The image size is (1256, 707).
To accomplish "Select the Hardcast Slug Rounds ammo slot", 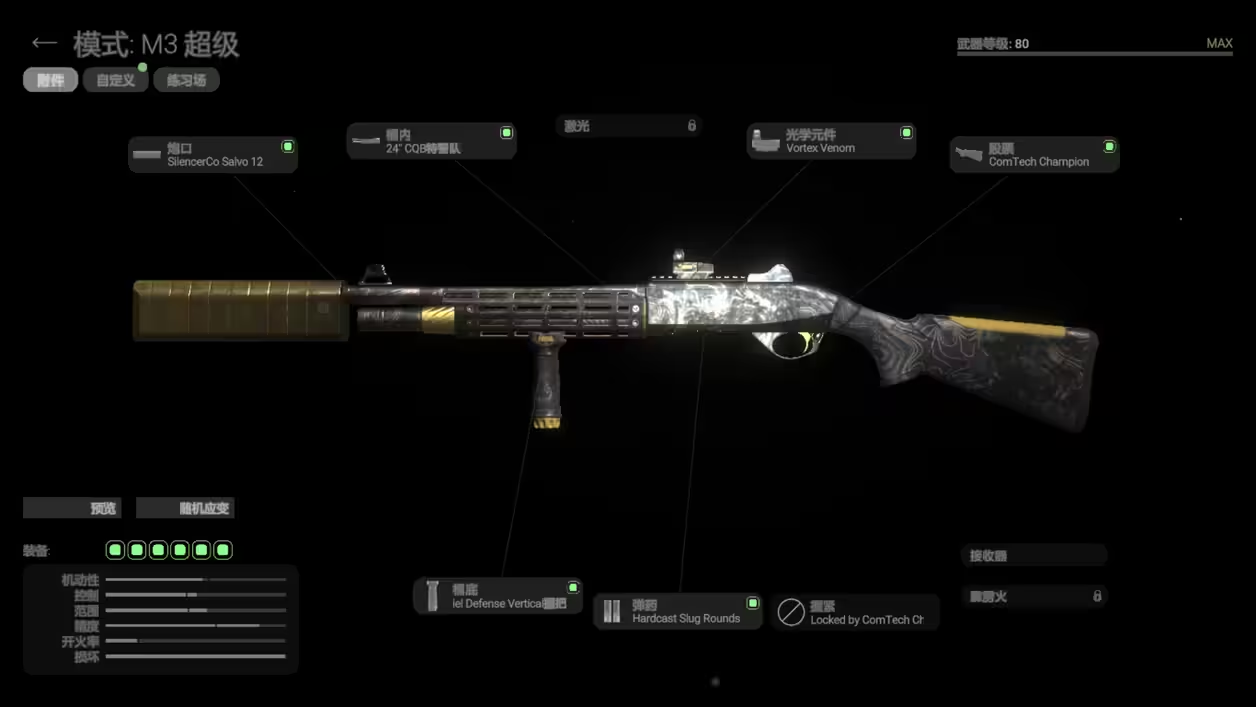I will tap(678, 611).
